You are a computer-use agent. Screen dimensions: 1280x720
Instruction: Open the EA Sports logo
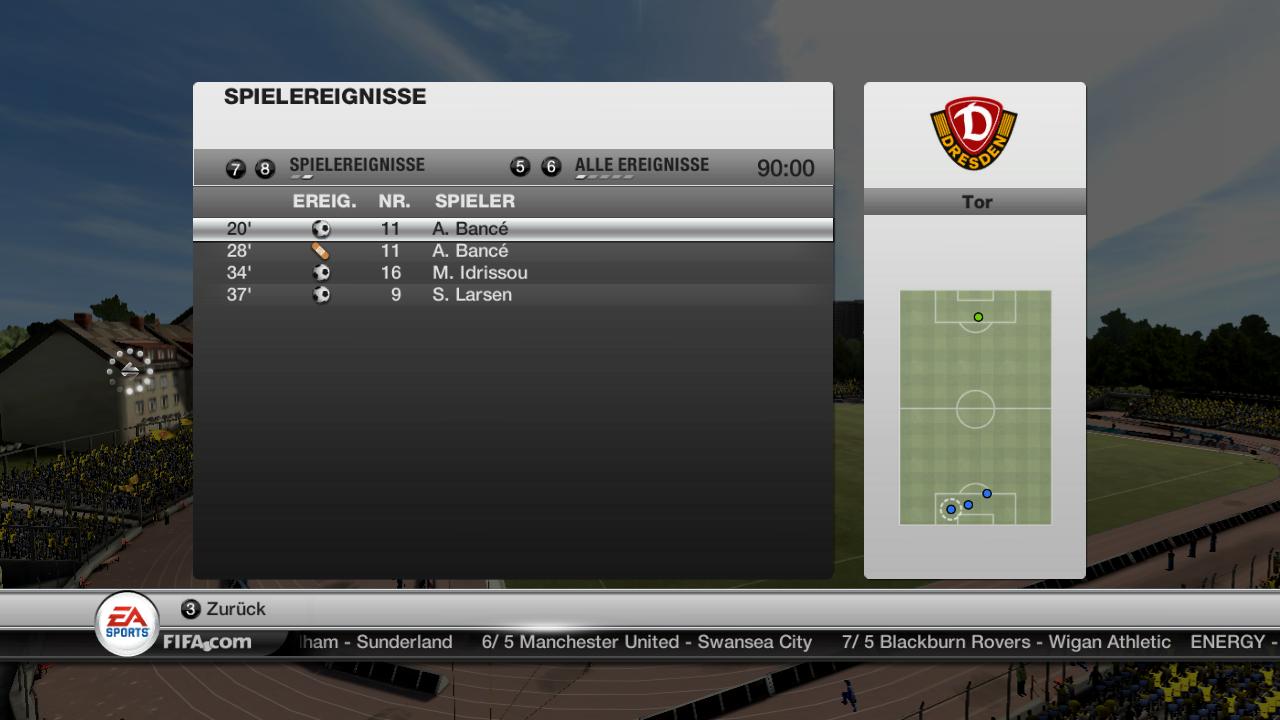pyautogui.click(x=126, y=622)
